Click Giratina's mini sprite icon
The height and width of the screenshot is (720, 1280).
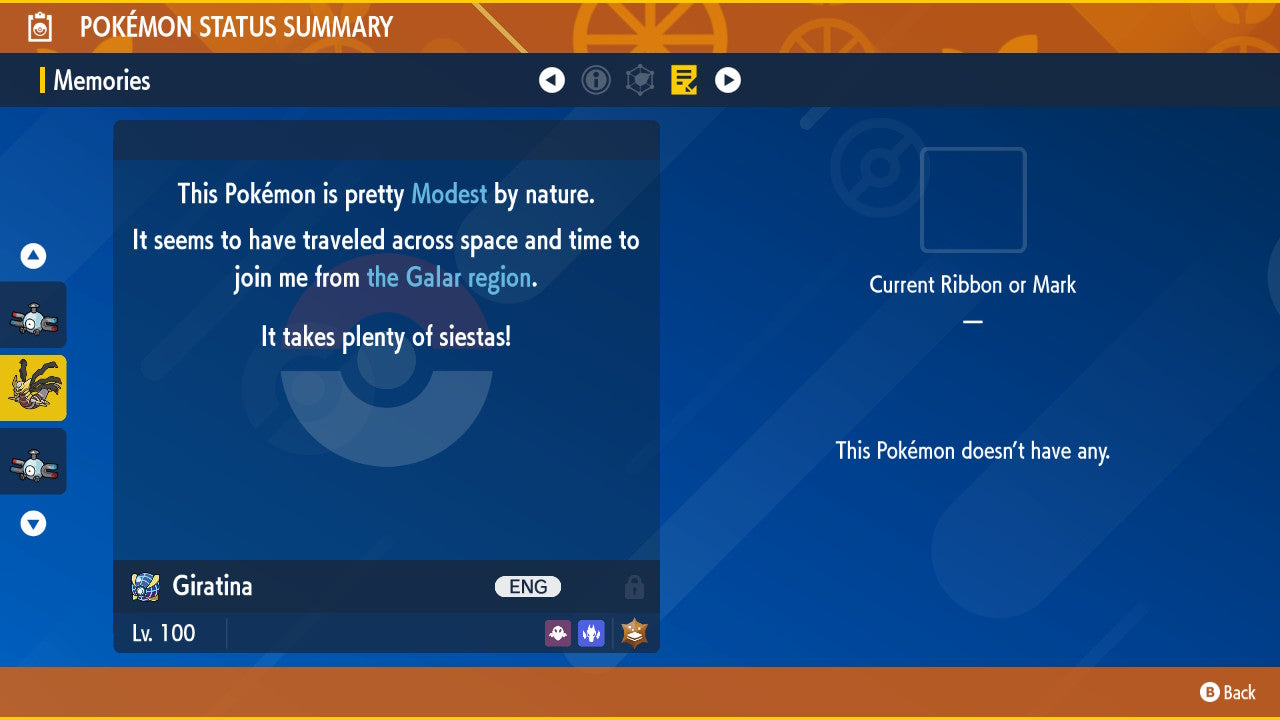coord(146,586)
